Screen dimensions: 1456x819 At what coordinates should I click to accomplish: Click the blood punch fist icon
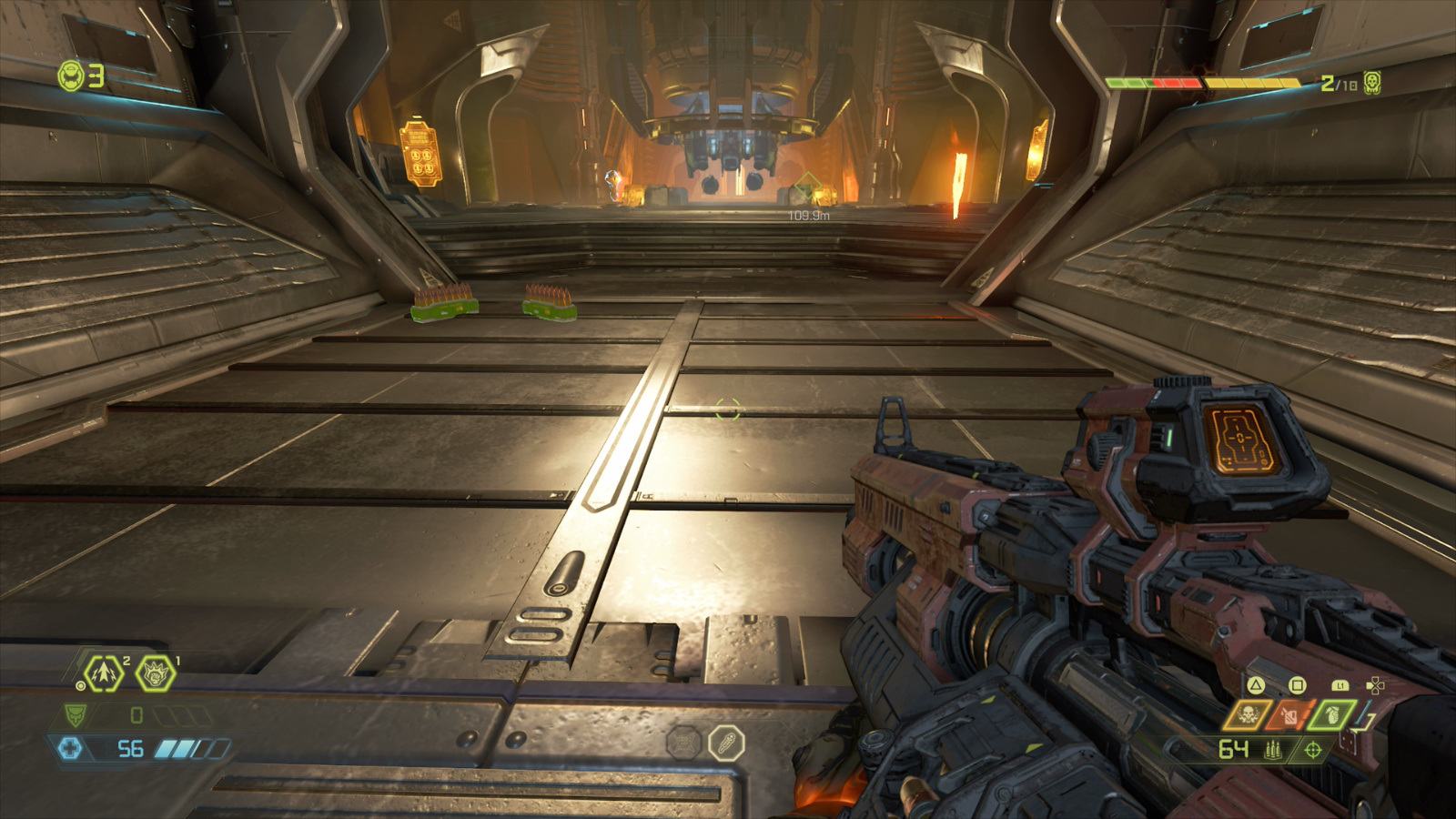tap(154, 673)
